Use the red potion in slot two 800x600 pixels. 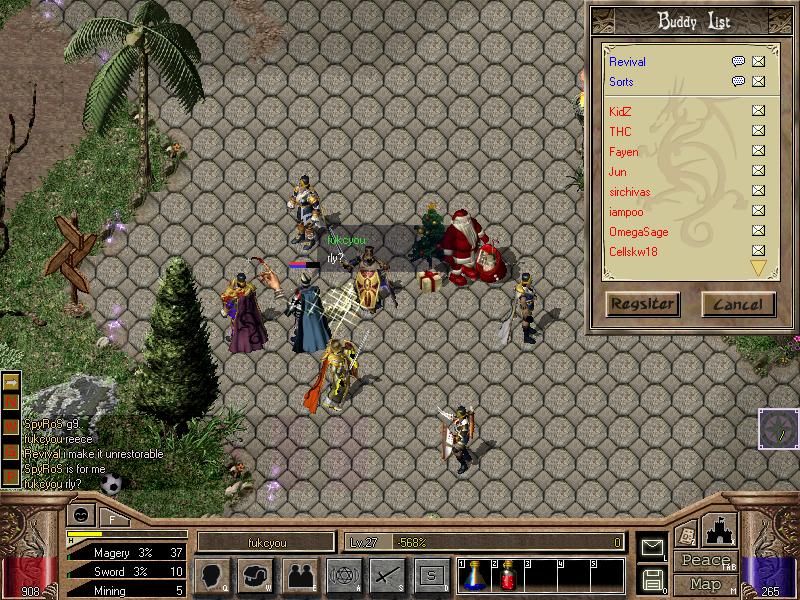click(x=507, y=576)
